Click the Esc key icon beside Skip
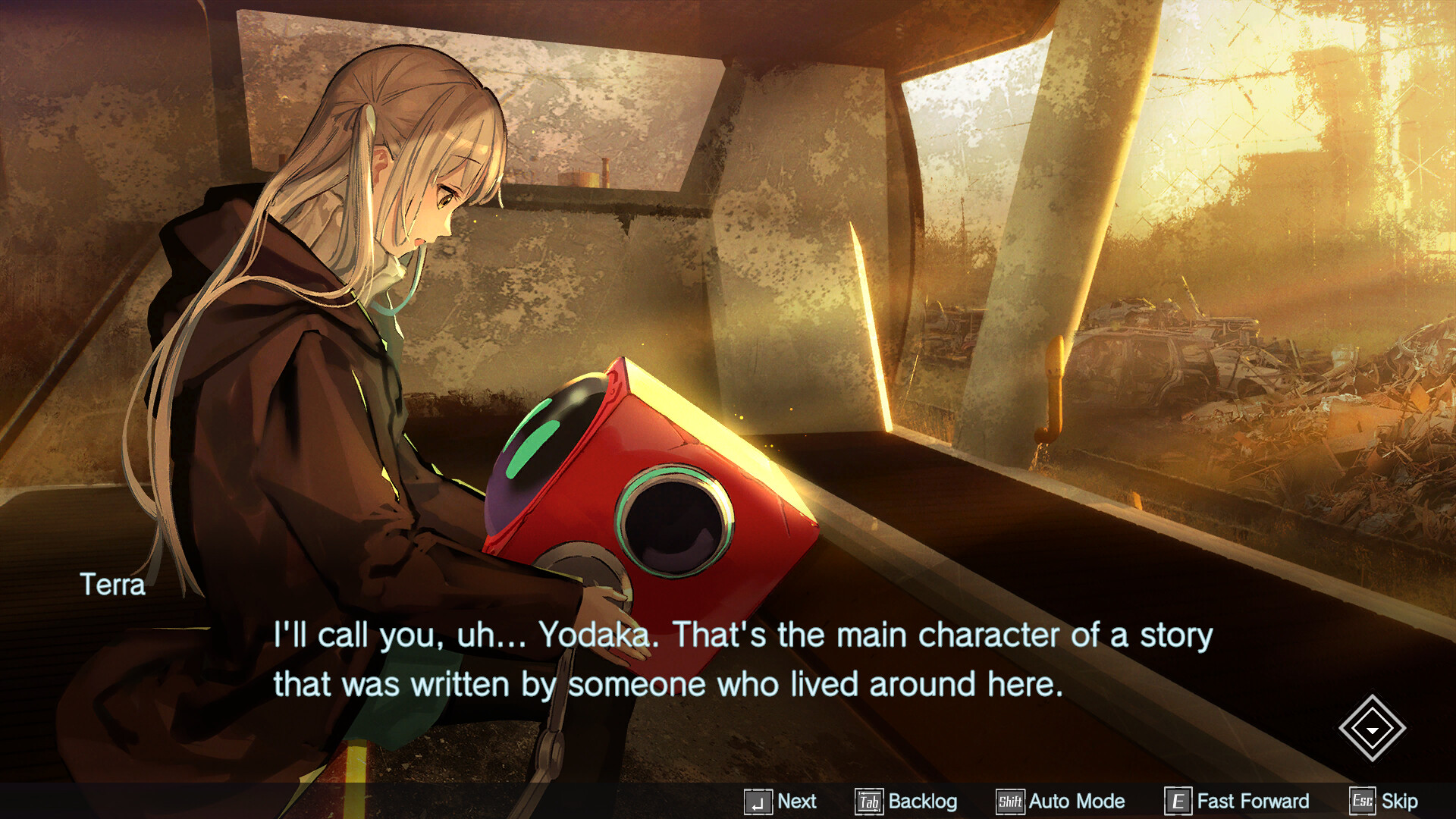The height and width of the screenshot is (819, 1456). (x=1361, y=801)
